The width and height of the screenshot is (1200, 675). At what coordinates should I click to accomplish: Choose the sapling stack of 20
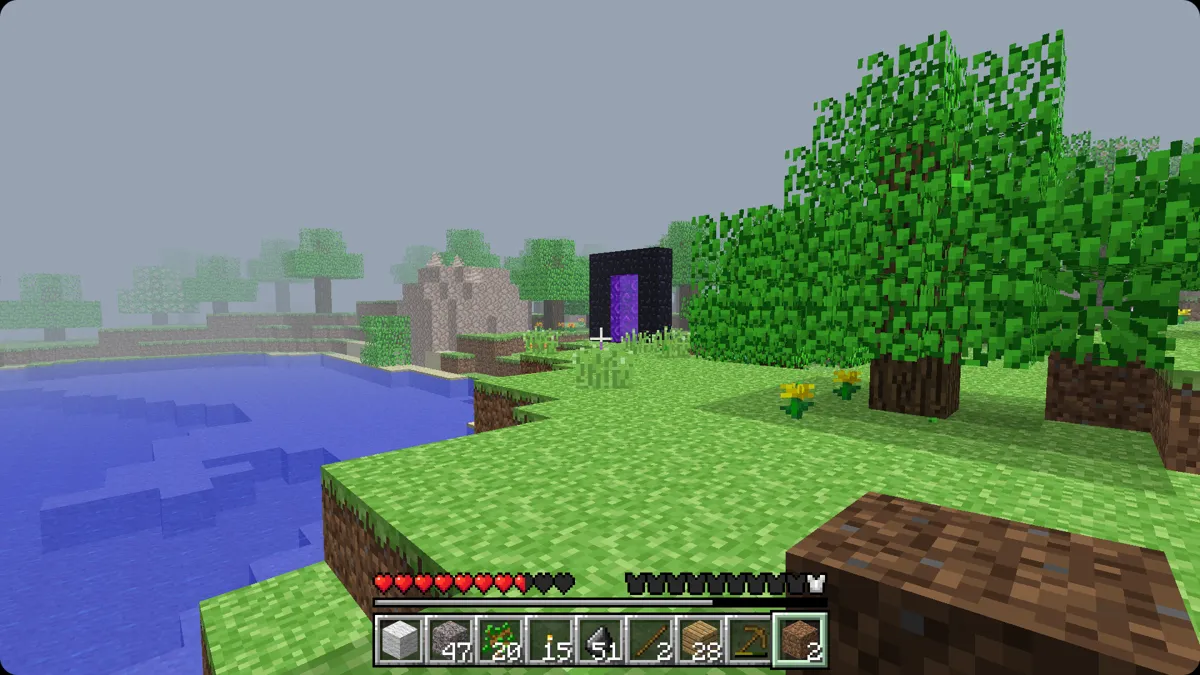click(499, 640)
